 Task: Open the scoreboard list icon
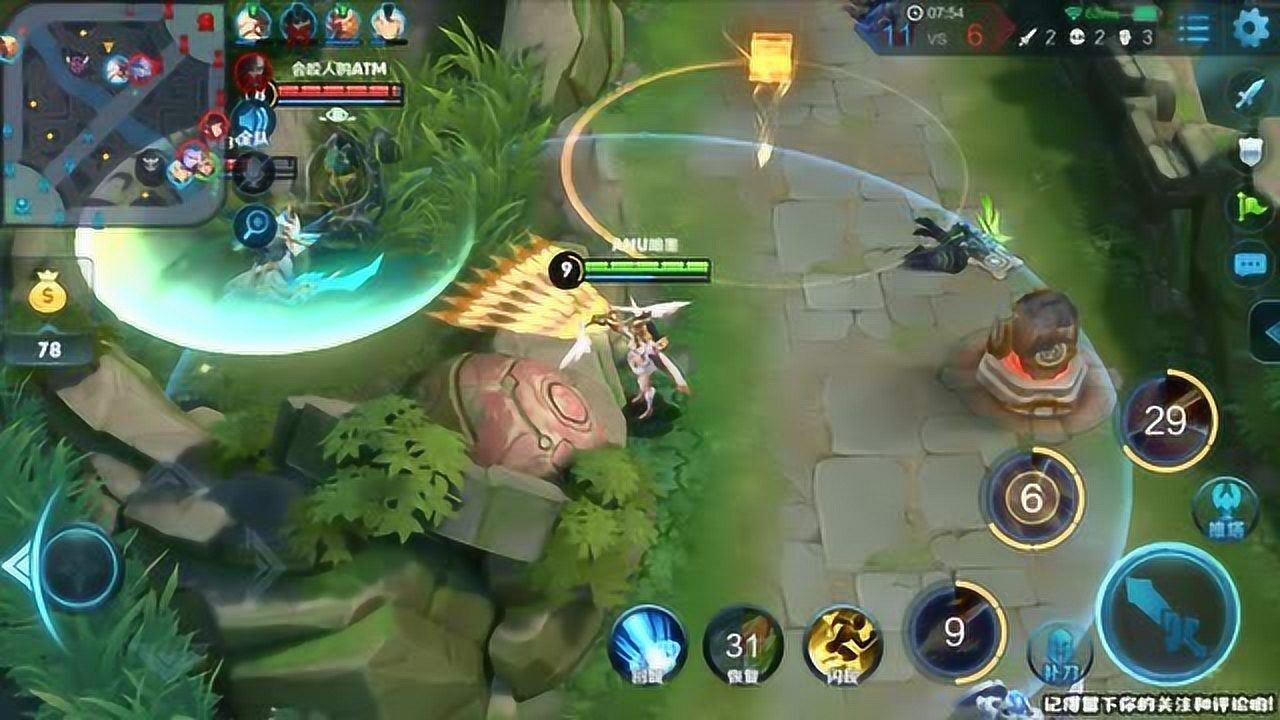(x=1193, y=29)
